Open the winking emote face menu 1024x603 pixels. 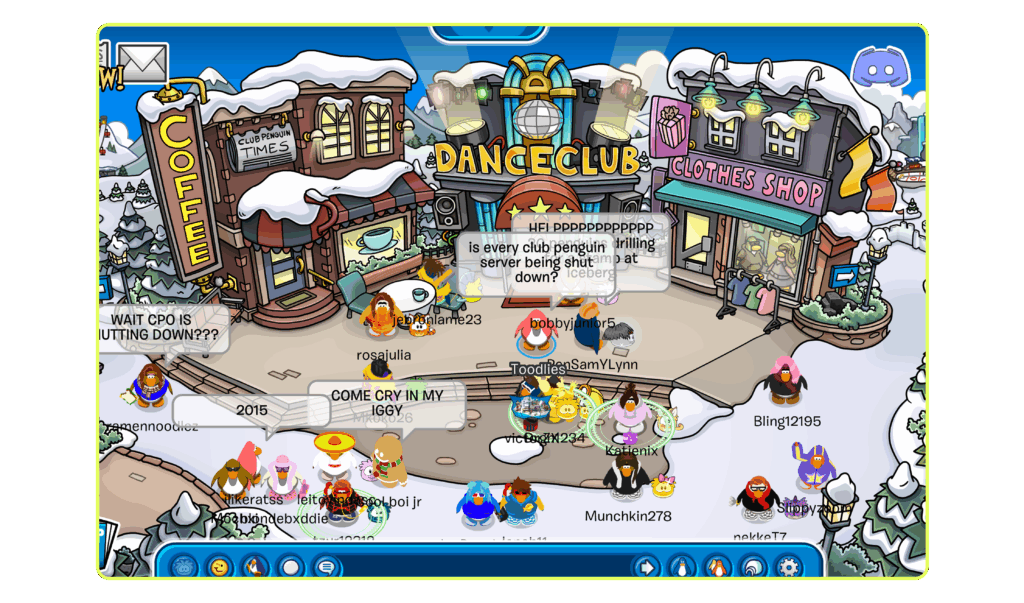[219, 567]
